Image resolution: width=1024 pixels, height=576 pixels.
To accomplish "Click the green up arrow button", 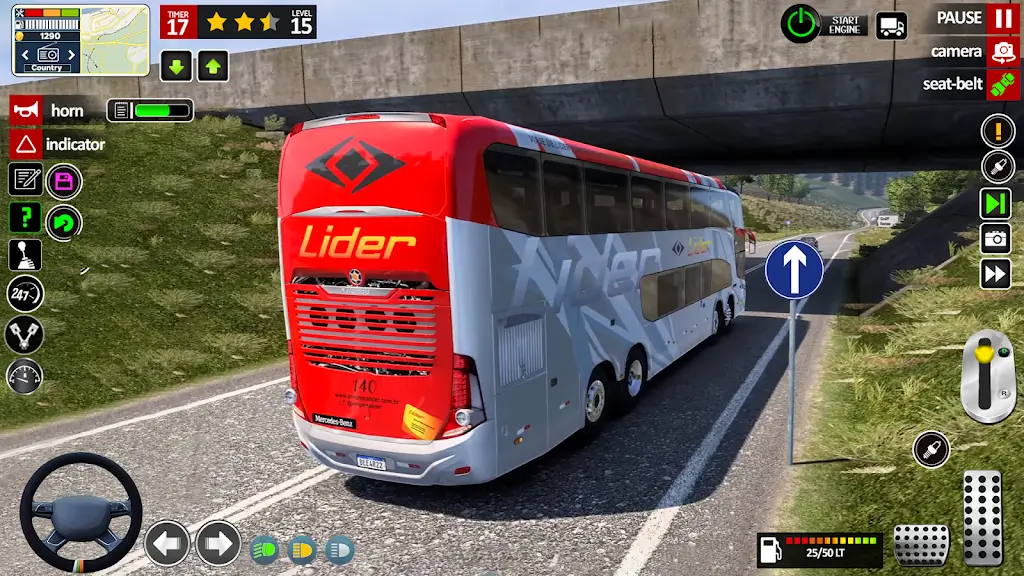I will 212,66.
